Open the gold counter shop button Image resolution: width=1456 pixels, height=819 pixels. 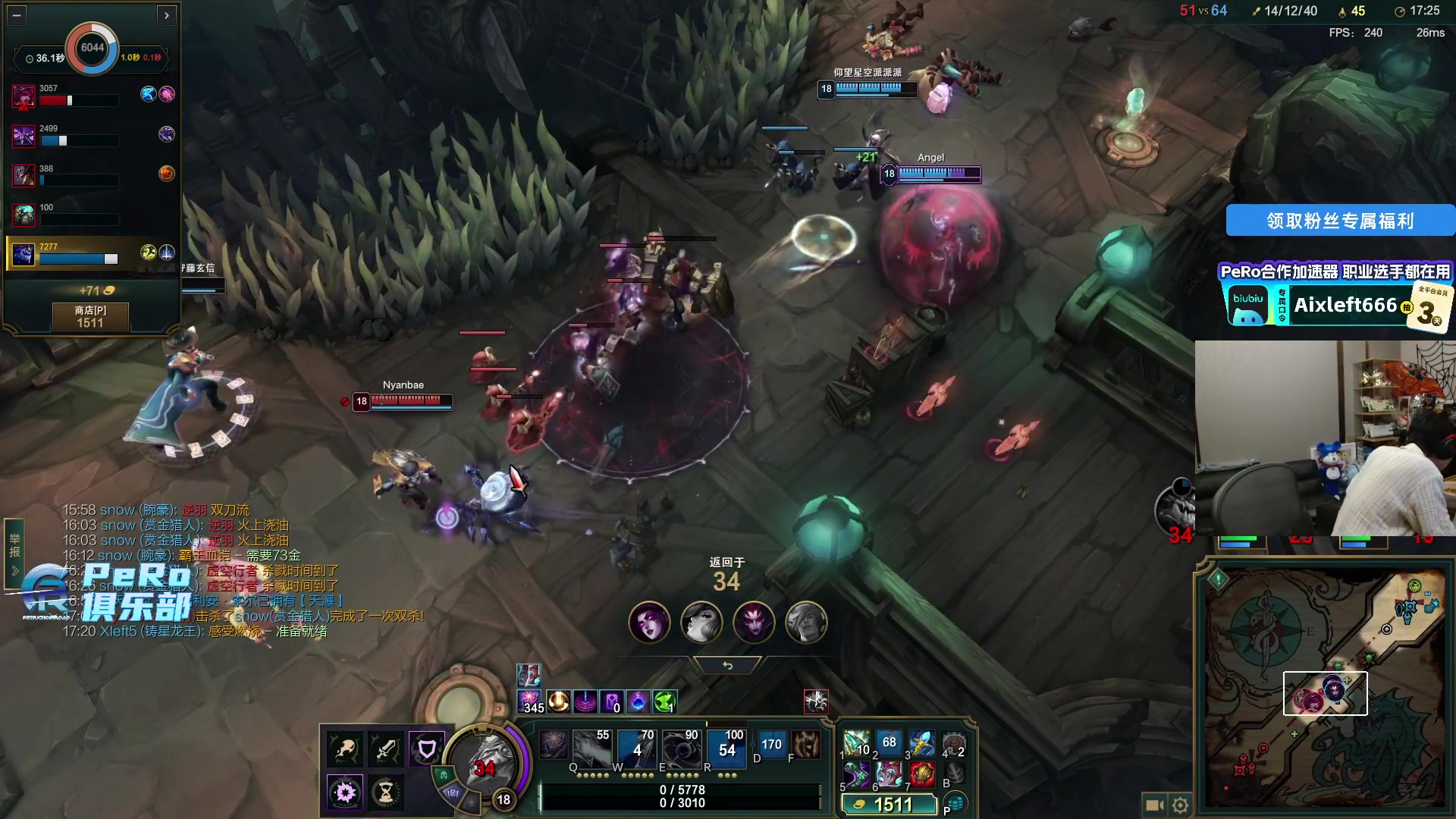[x=890, y=805]
